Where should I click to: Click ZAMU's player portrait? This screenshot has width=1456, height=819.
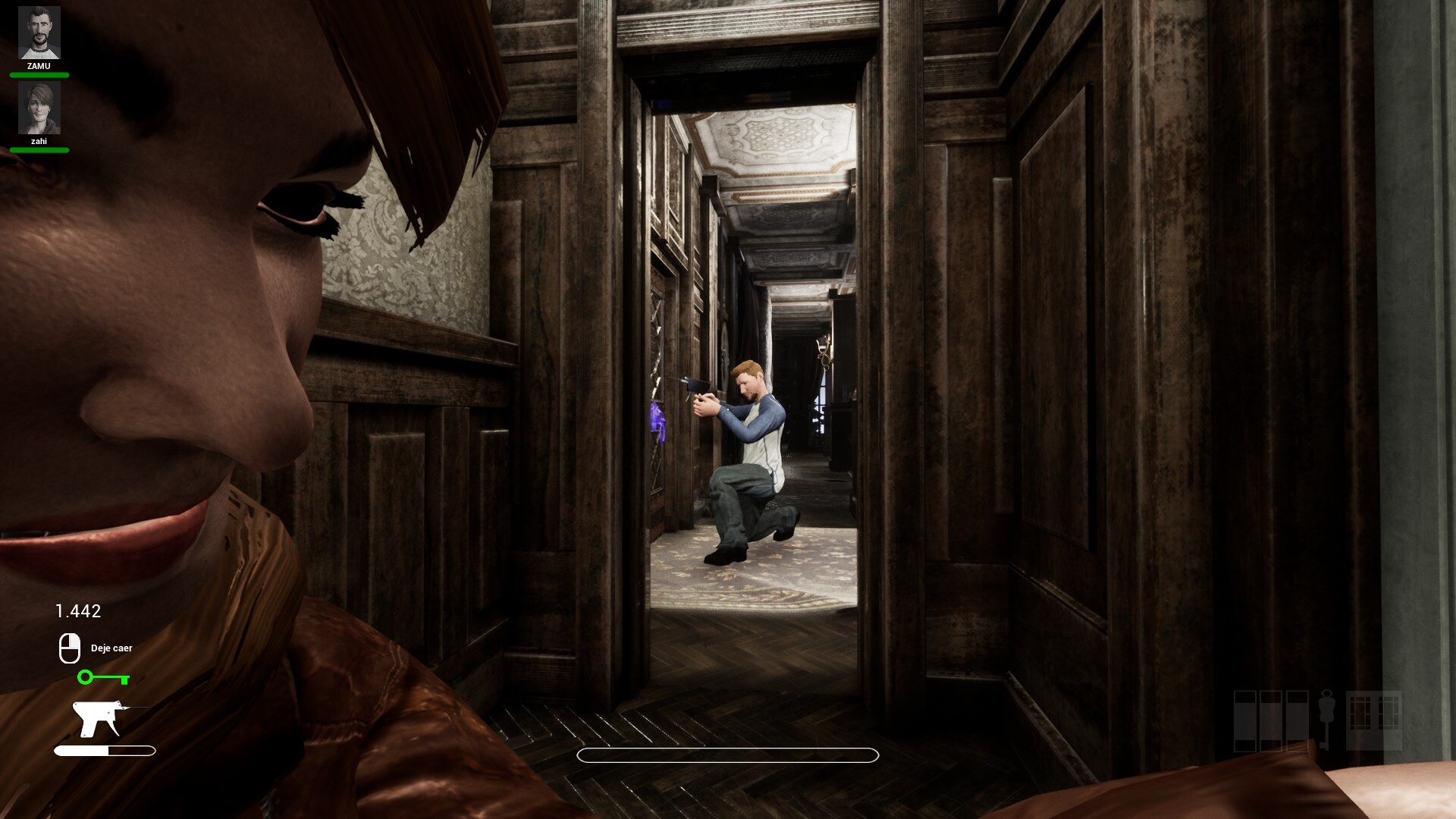[x=39, y=33]
